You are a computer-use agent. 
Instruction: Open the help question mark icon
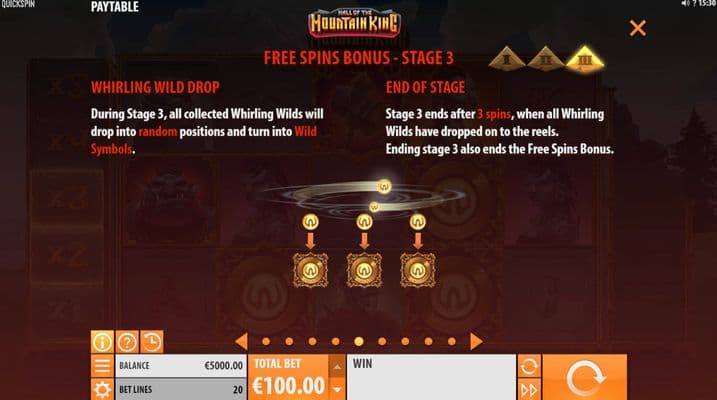(x=127, y=342)
